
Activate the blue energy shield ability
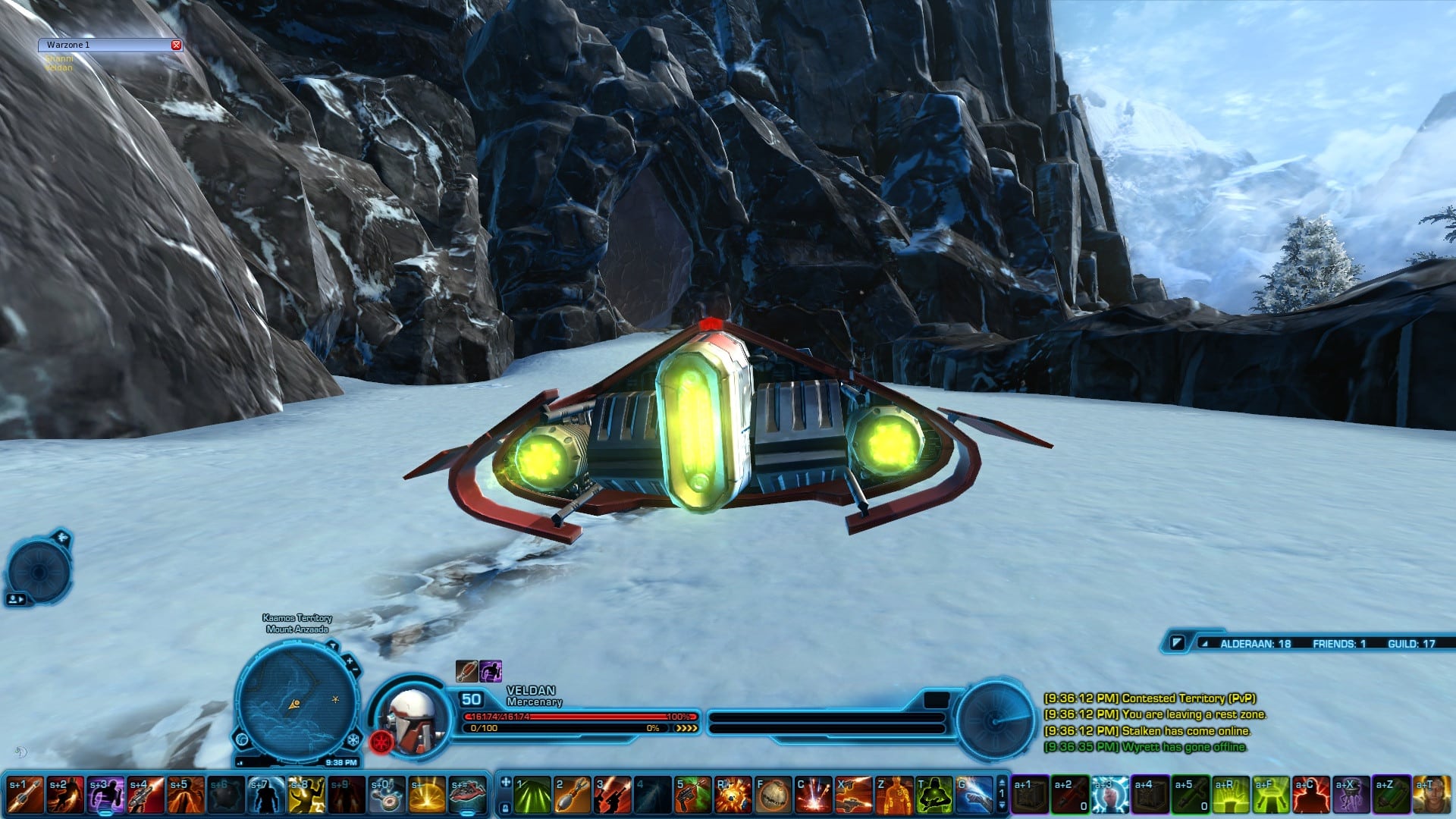click(x=266, y=795)
